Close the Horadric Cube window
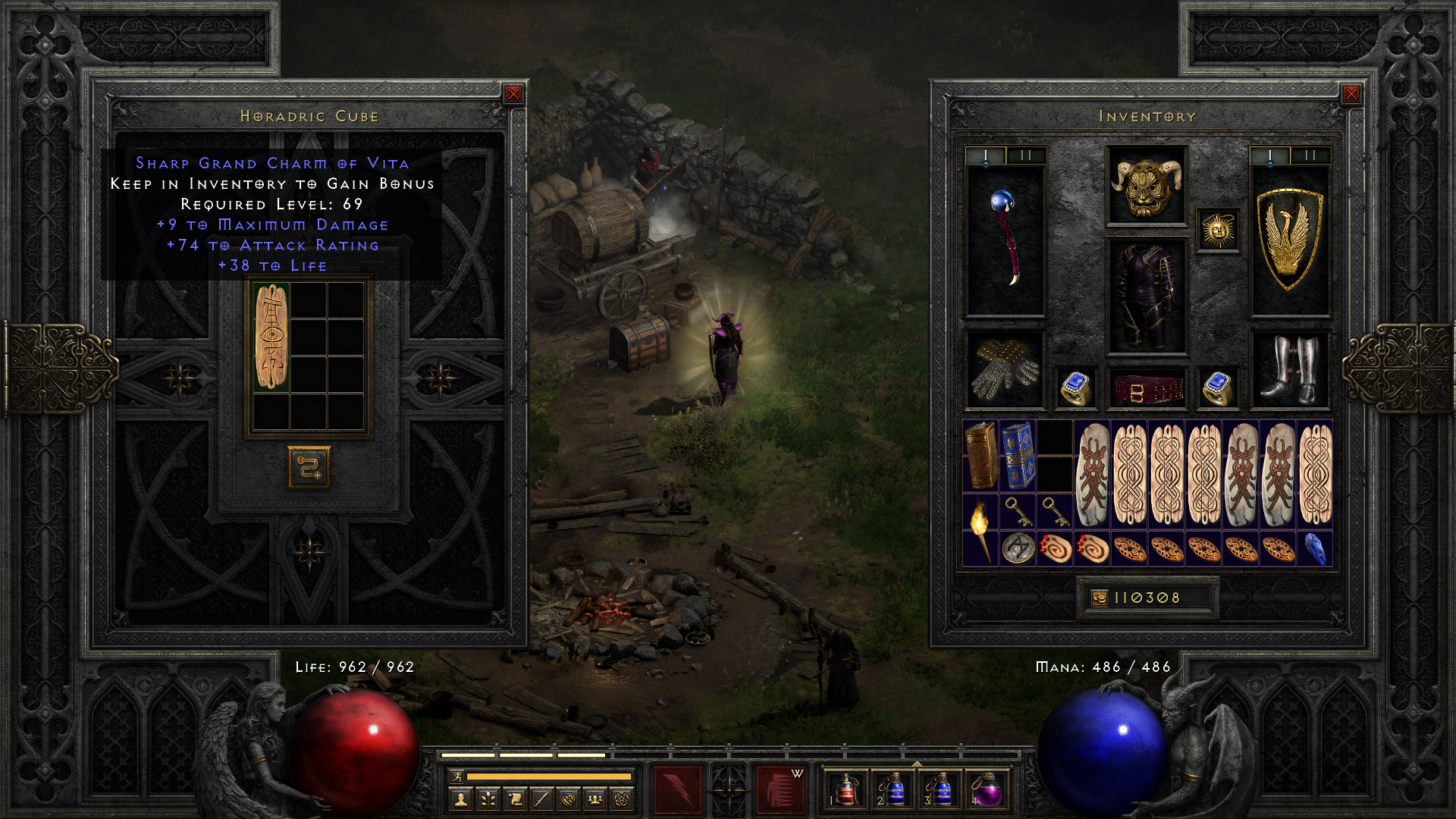 coord(513,94)
